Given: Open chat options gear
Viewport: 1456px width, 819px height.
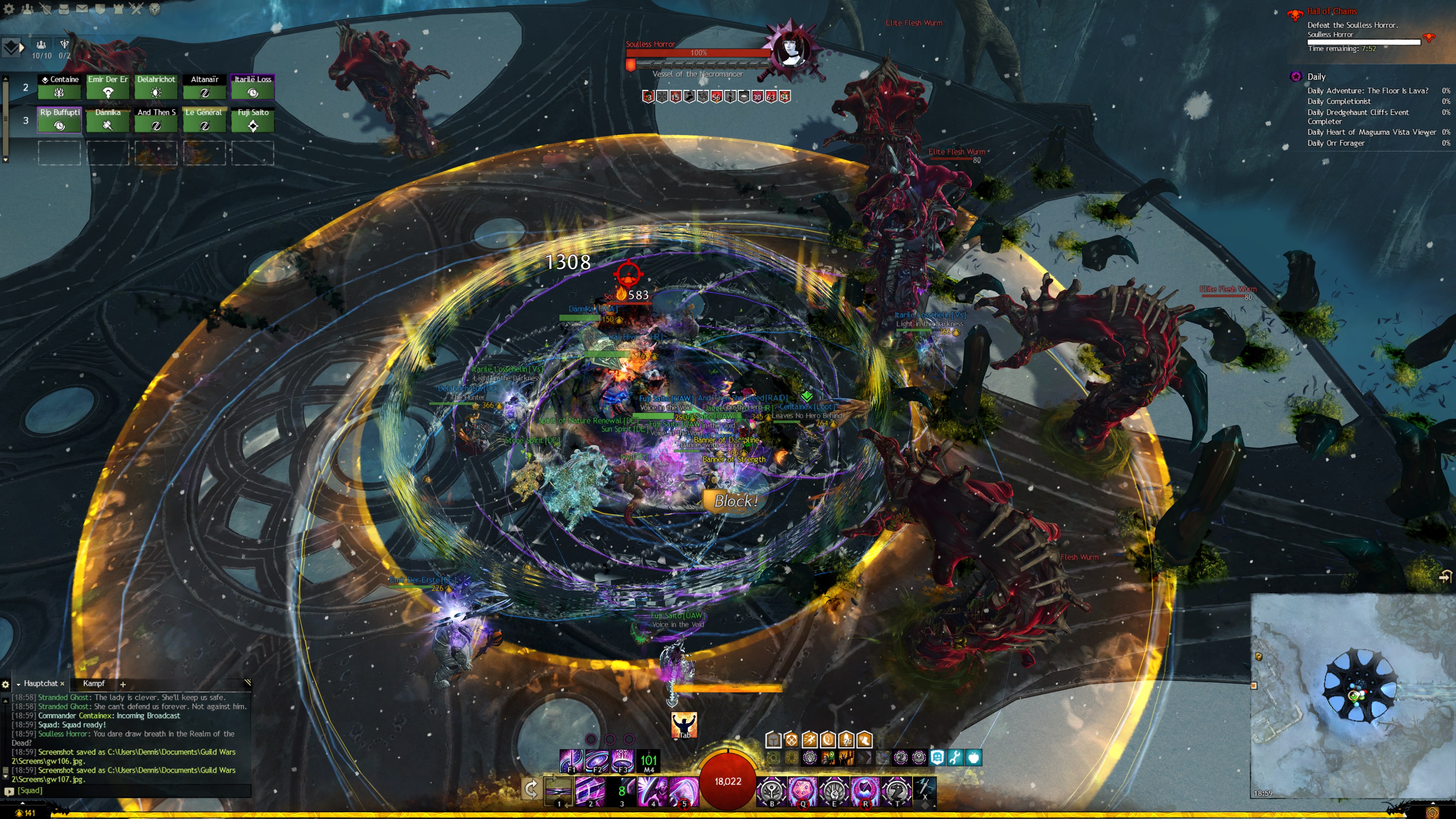Looking at the screenshot, I should pyautogui.click(x=6, y=684).
